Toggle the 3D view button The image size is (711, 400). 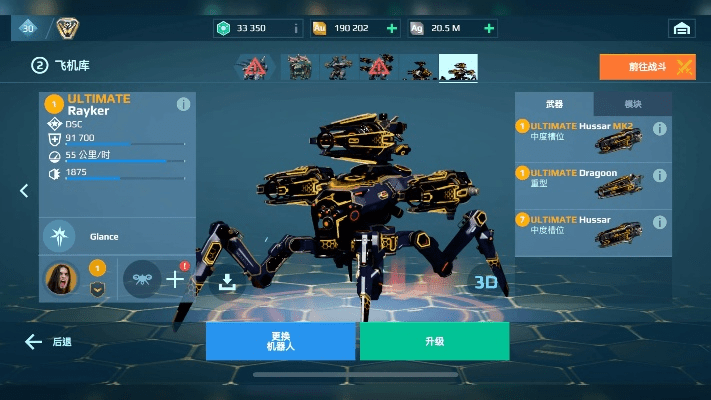point(486,283)
